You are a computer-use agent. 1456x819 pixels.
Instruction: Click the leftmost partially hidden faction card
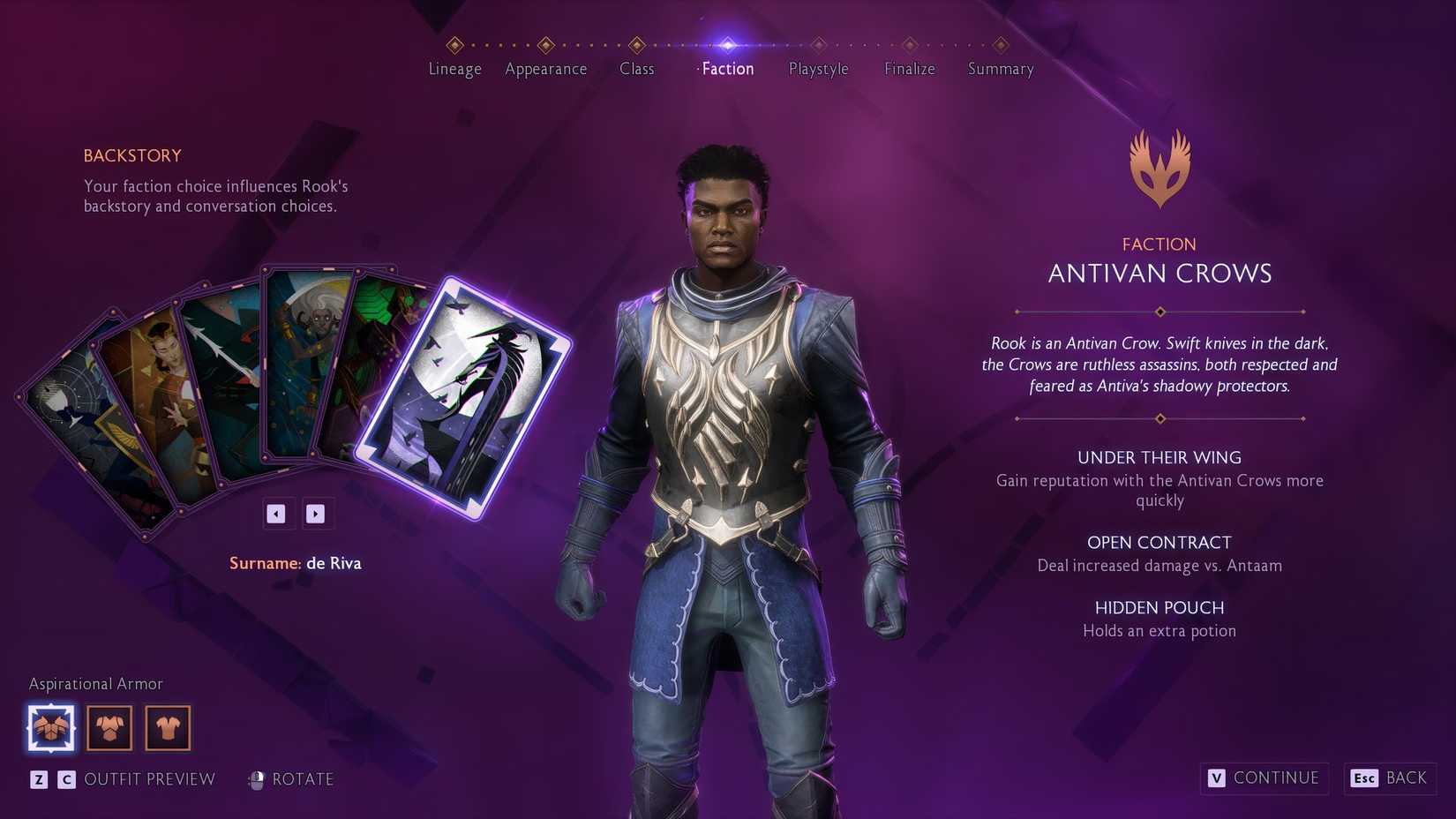pyautogui.click(x=66, y=415)
